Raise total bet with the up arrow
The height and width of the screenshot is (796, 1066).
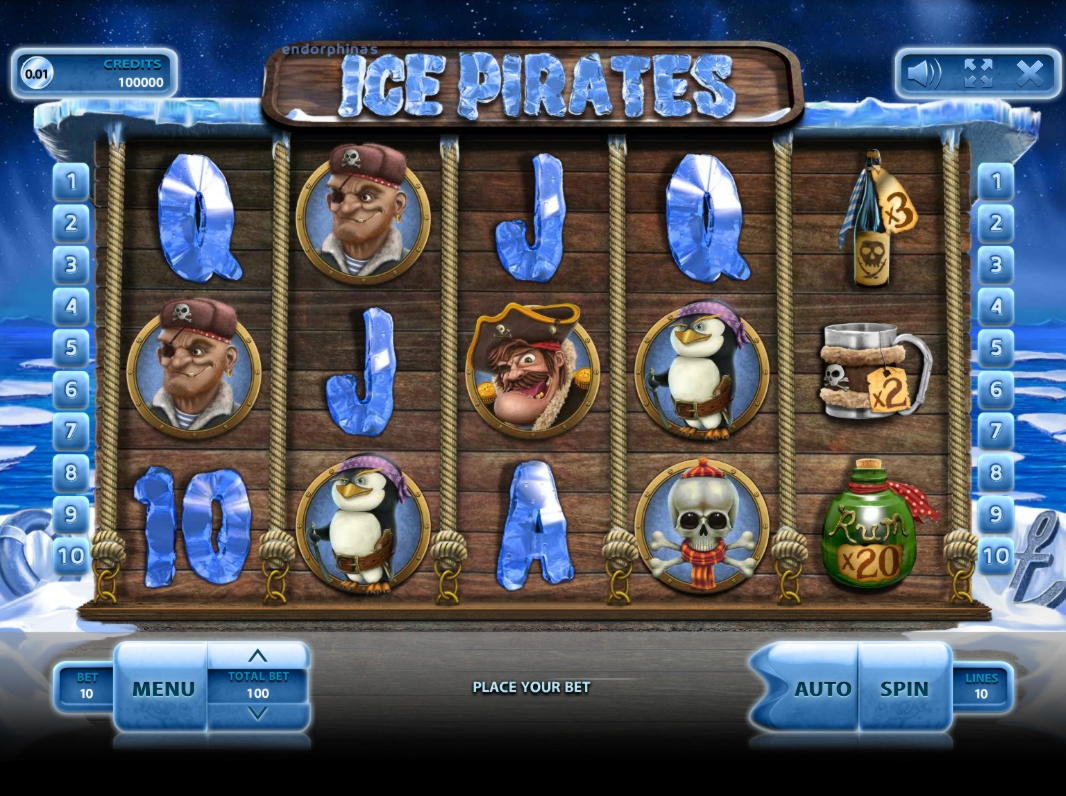[x=258, y=656]
